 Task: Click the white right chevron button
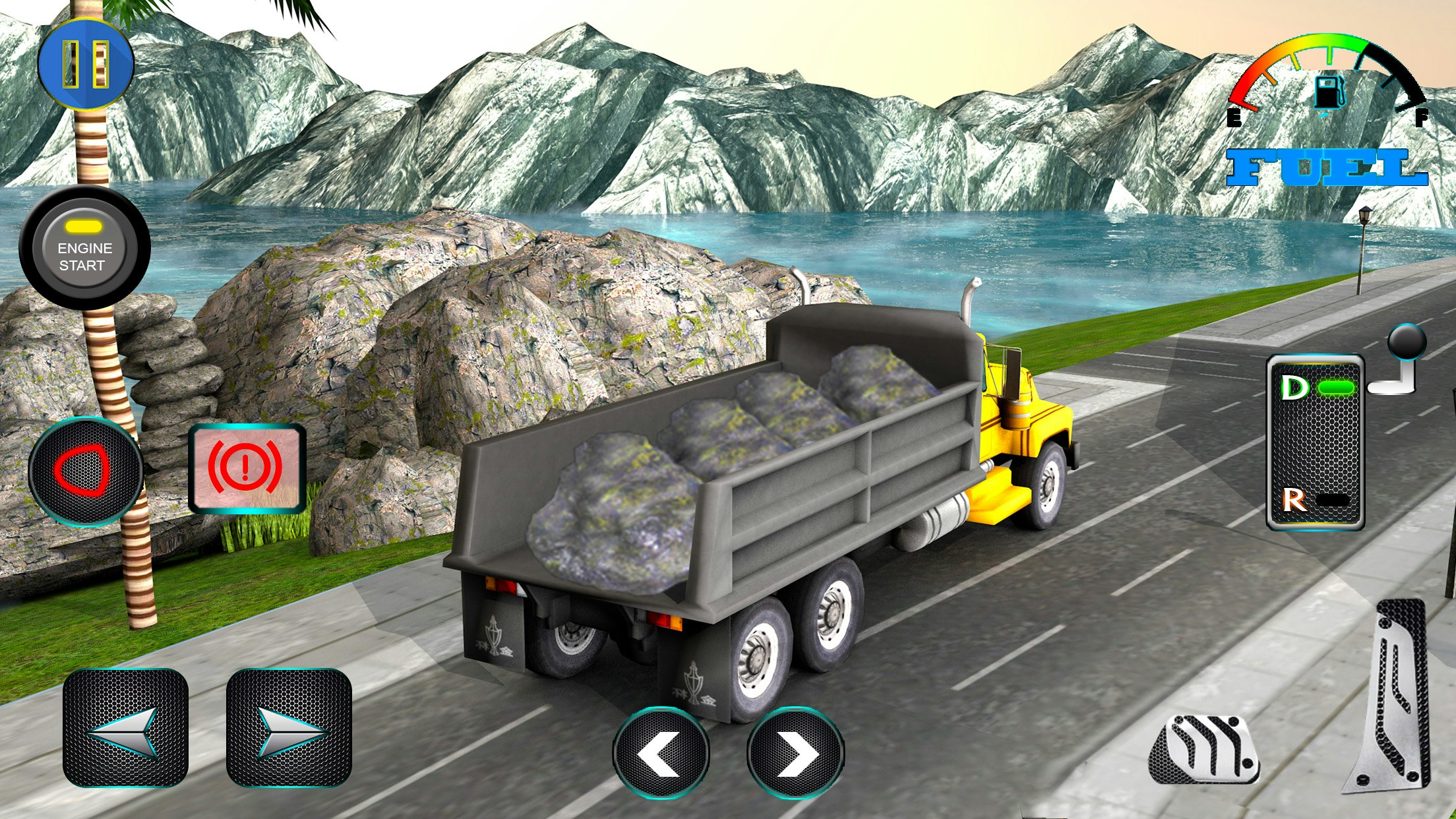click(x=795, y=753)
